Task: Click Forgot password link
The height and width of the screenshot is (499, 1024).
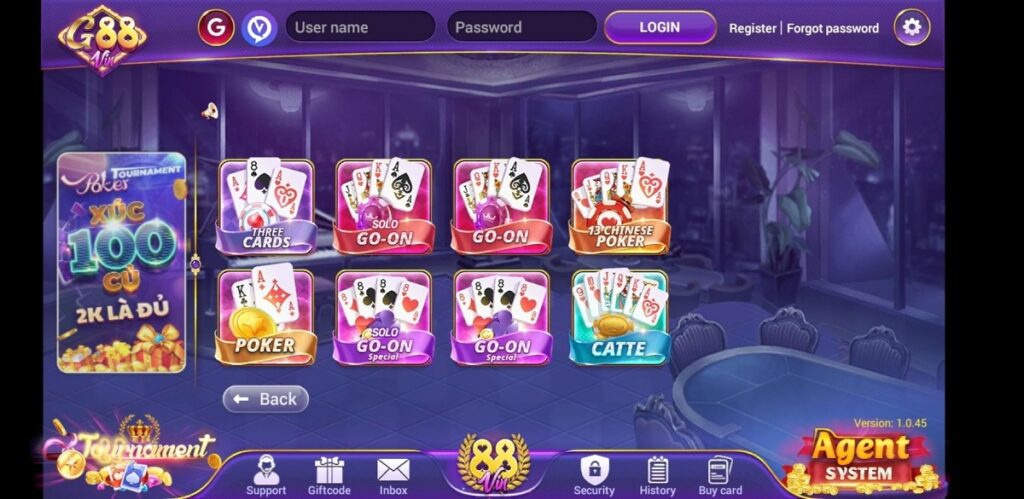Action: click(x=833, y=28)
